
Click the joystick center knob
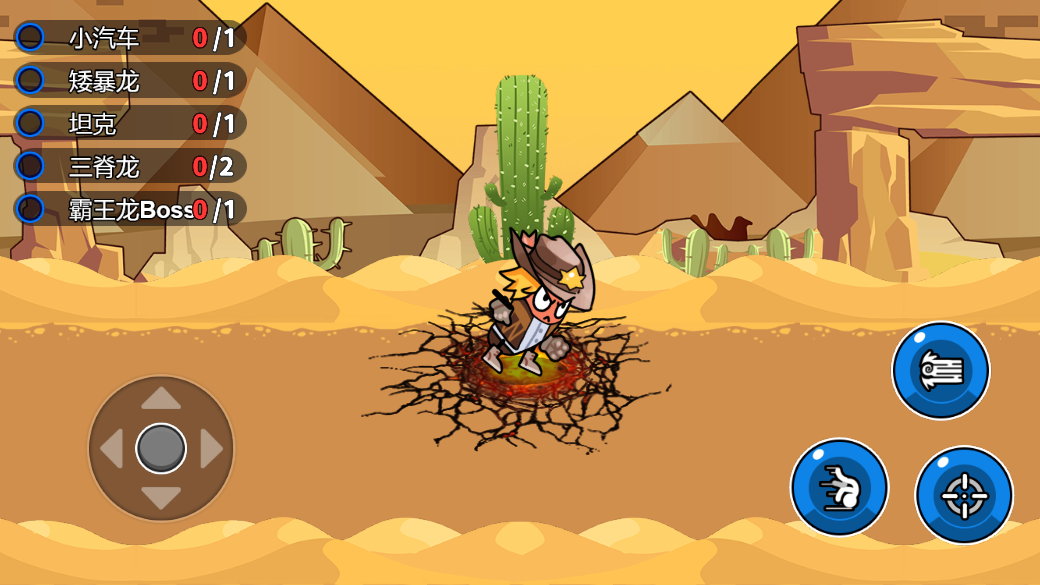(x=161, y=448)
